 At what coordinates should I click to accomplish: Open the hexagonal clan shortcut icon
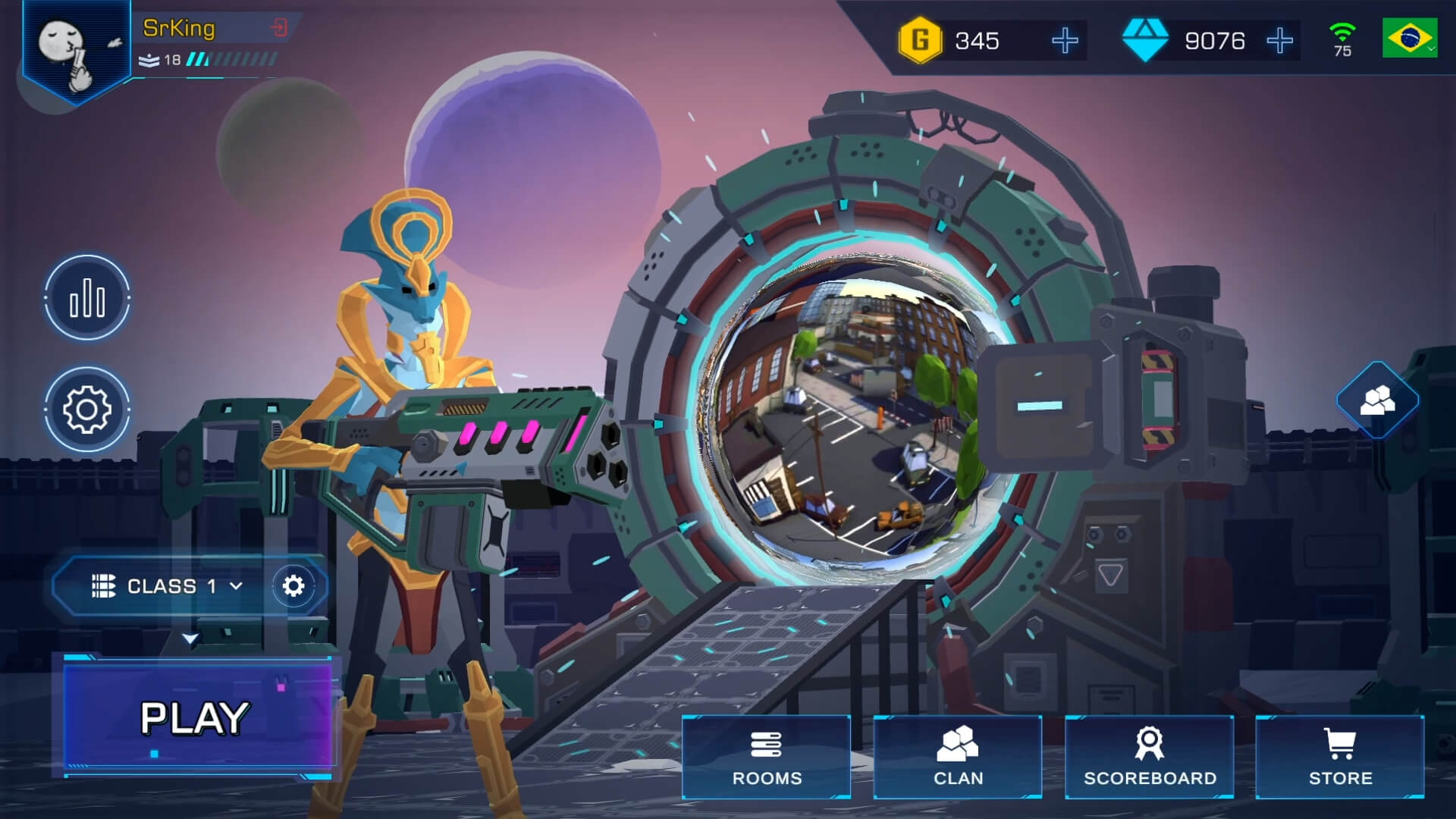coord(1377,400)
